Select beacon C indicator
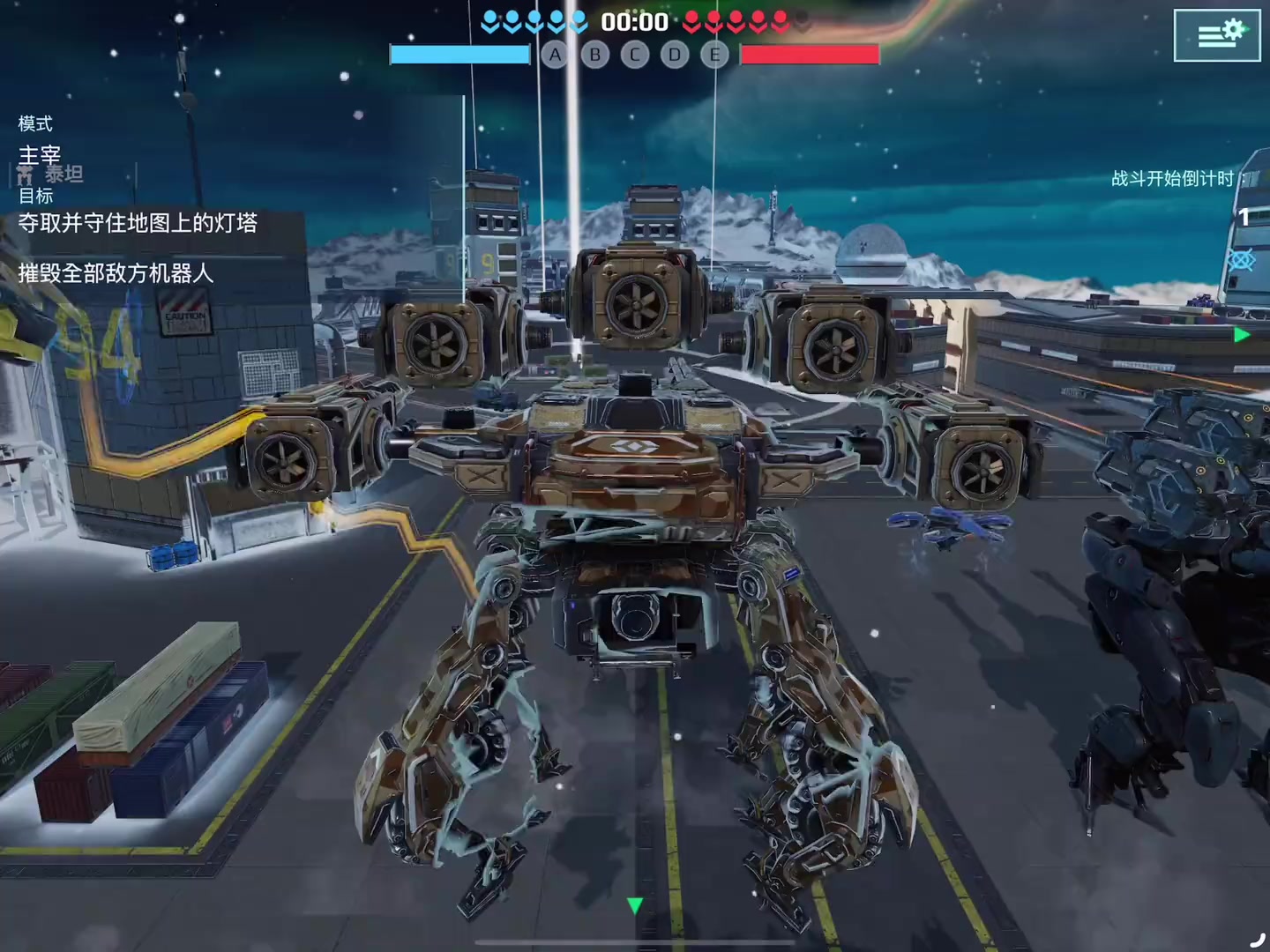 635,56
